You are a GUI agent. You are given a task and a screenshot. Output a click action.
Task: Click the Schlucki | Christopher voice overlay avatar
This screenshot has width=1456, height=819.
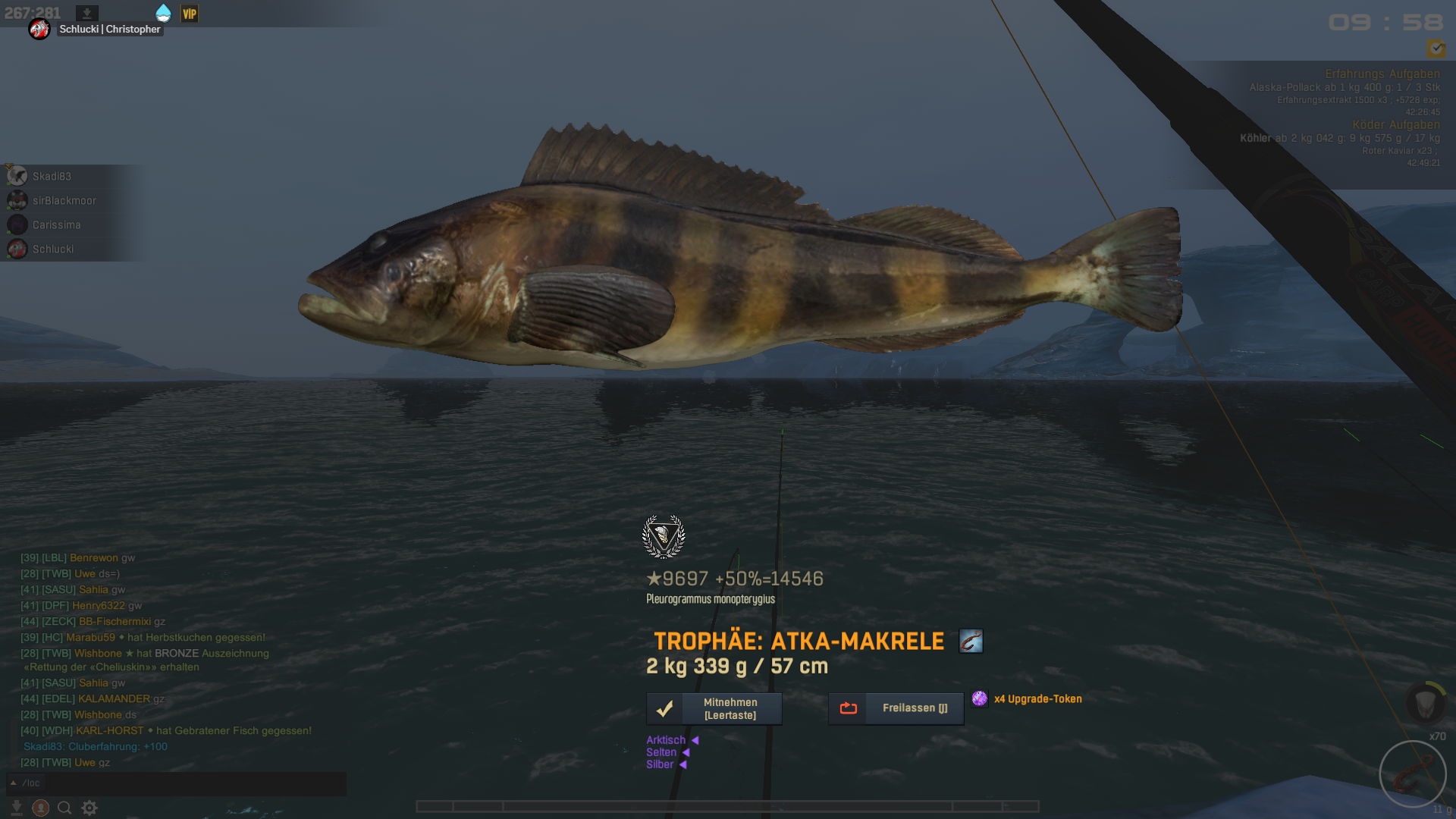[39, 29]
